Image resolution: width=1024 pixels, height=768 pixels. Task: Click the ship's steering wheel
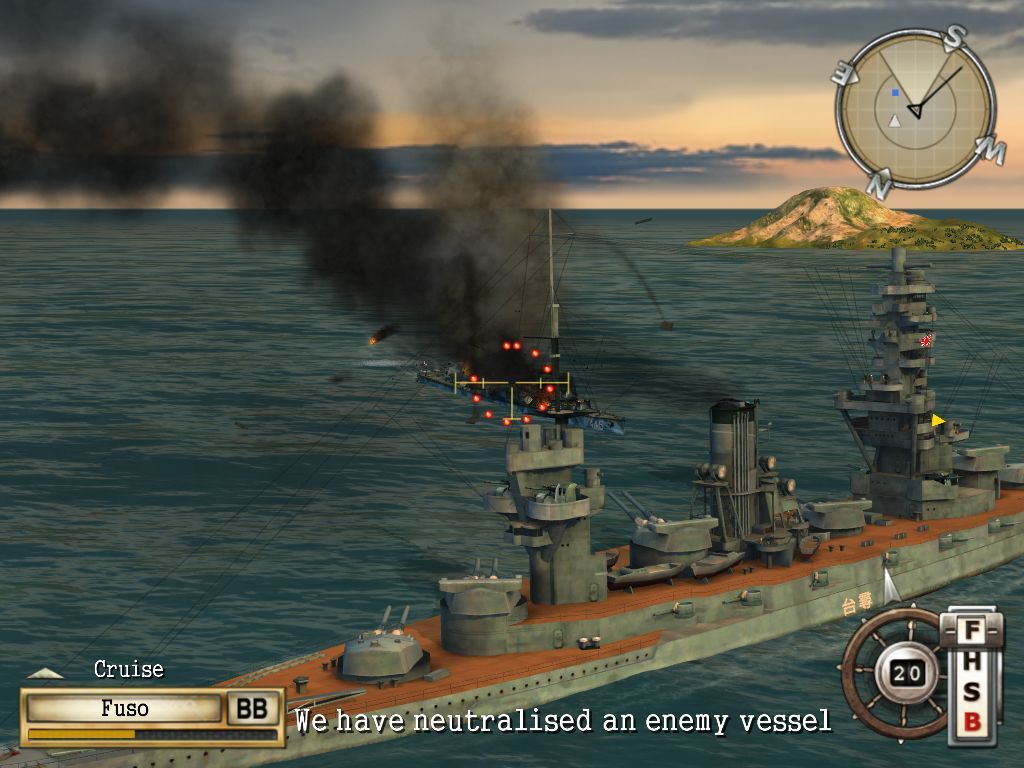click(x=896, y=671)
